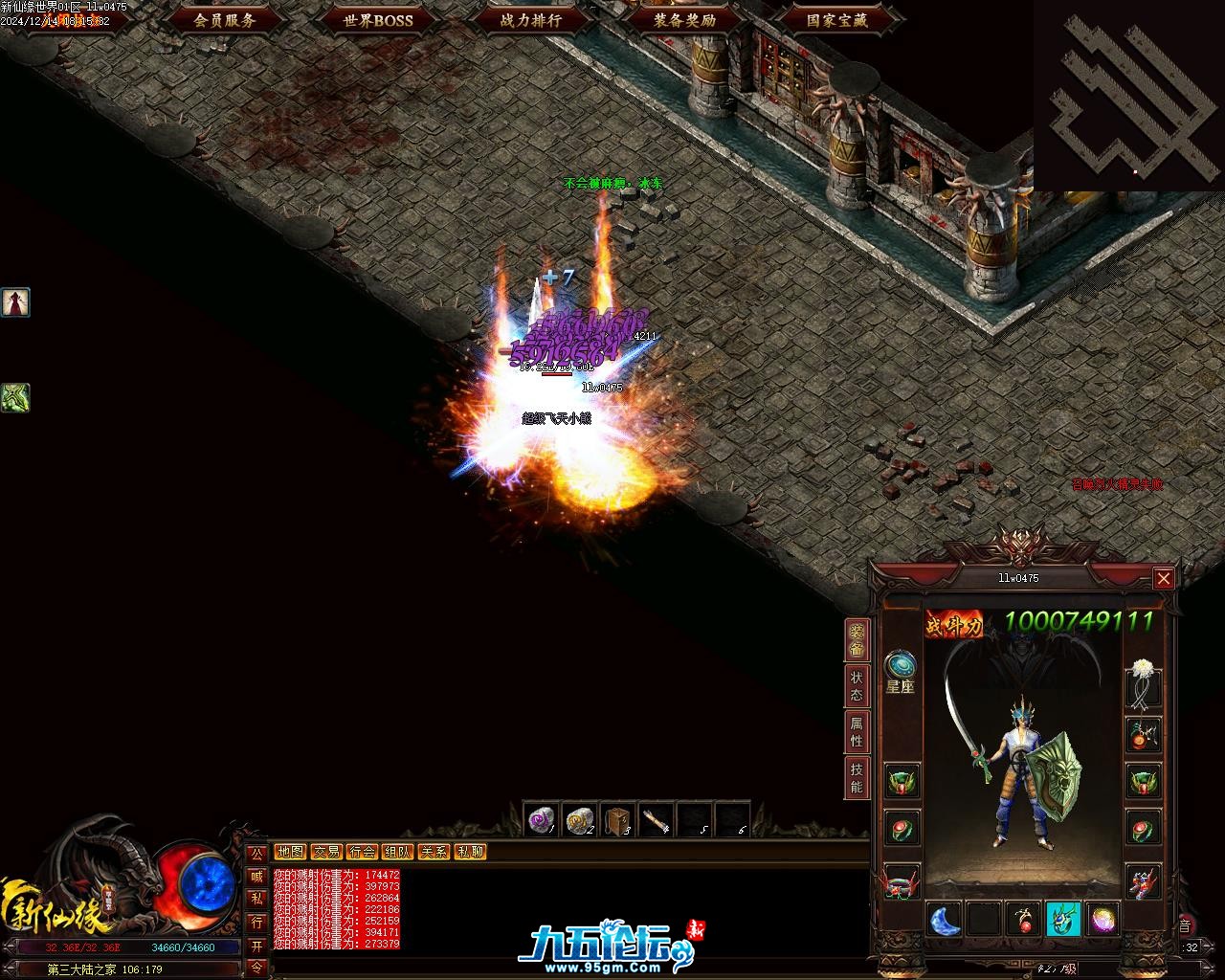Select the blue crescent moon equipment slot
Viewport: 1225px width, 980px height.
(945, 920)
